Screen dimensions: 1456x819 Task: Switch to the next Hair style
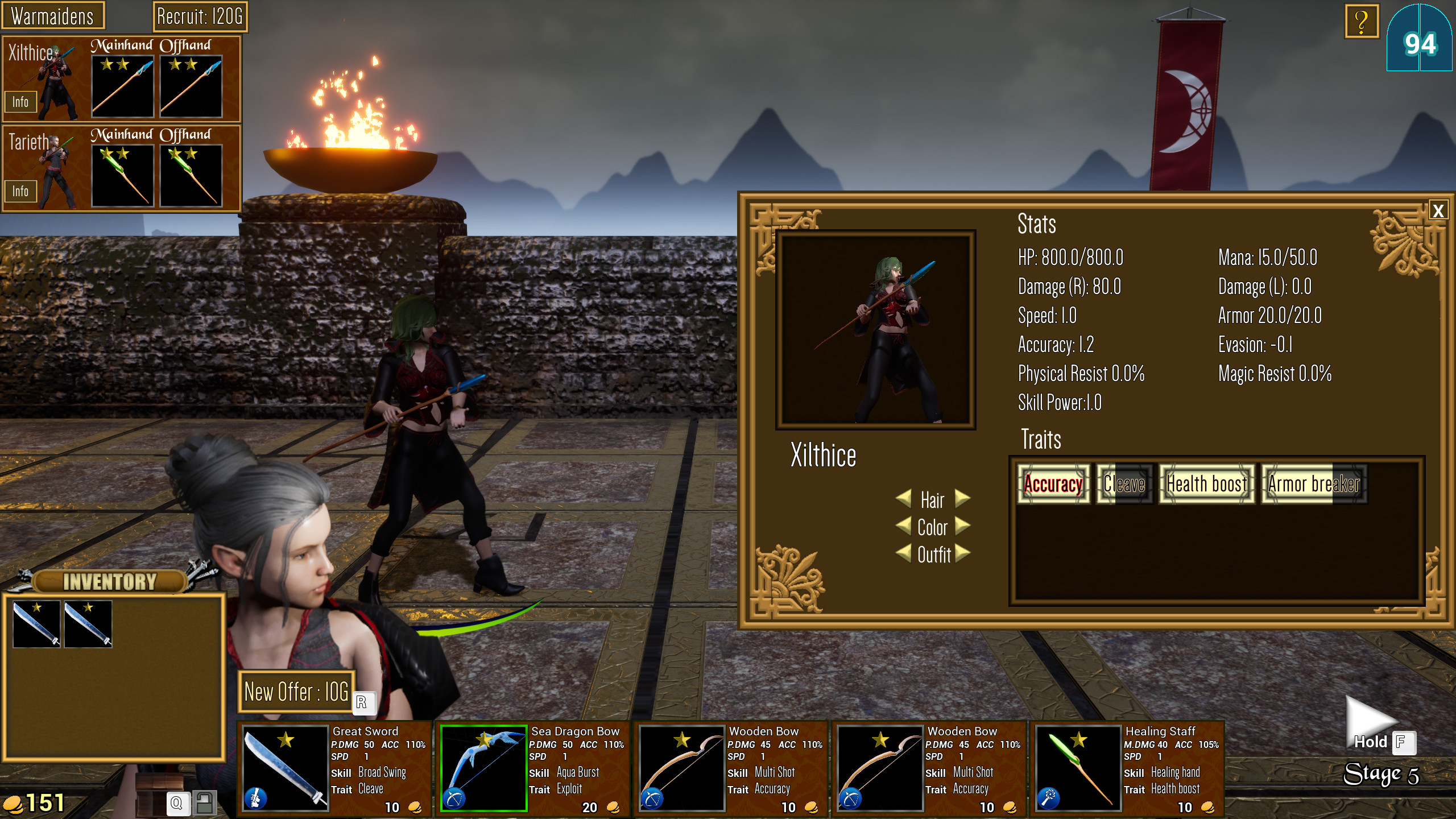coord(962,499)
